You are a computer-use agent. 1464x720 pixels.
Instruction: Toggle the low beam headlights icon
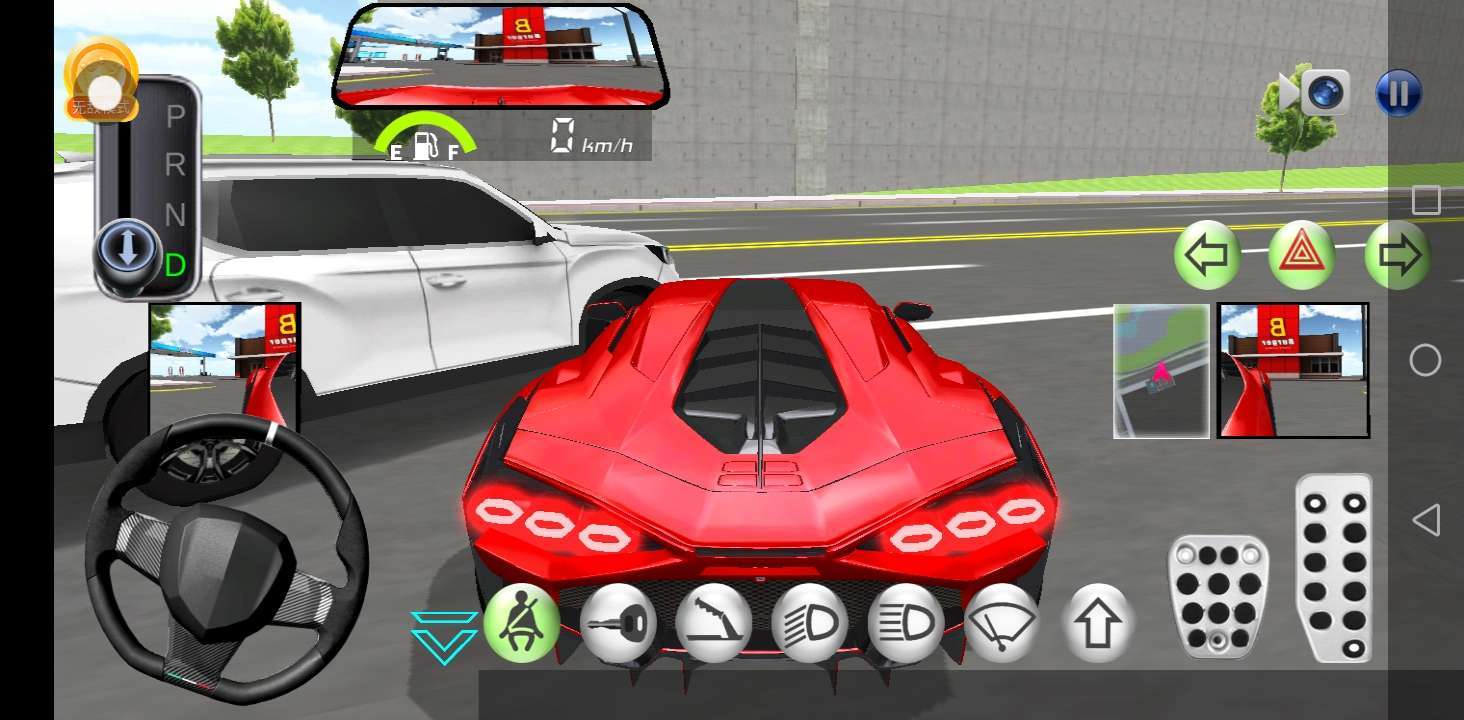(810, 622)
